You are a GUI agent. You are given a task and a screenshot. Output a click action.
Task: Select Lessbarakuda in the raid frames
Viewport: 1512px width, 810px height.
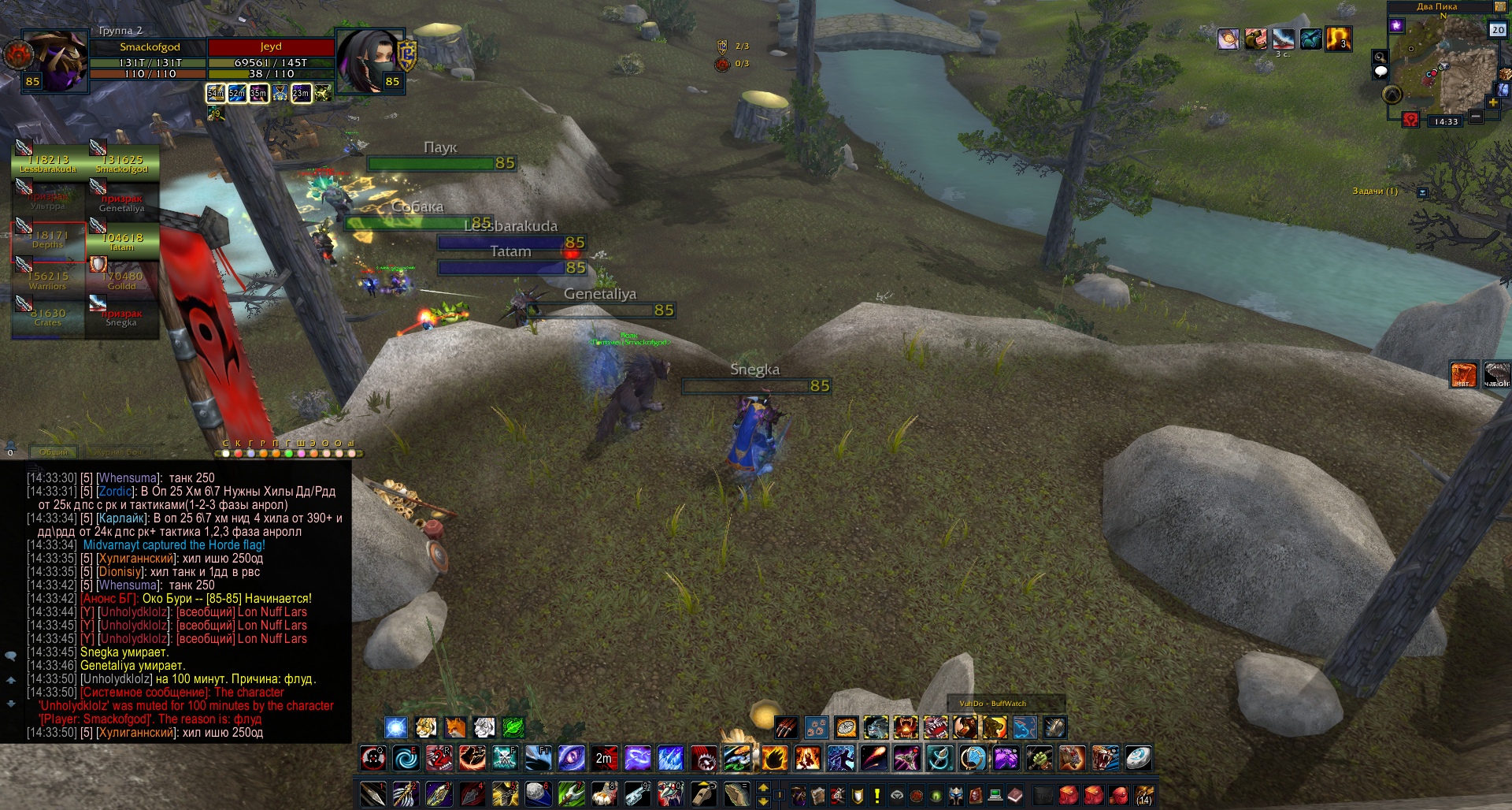[x=48, y=162]
